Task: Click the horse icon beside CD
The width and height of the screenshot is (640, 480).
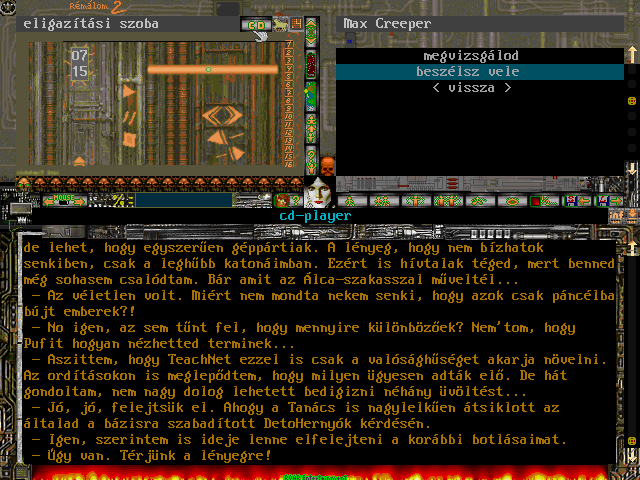Action: click(x=279, y=23)
